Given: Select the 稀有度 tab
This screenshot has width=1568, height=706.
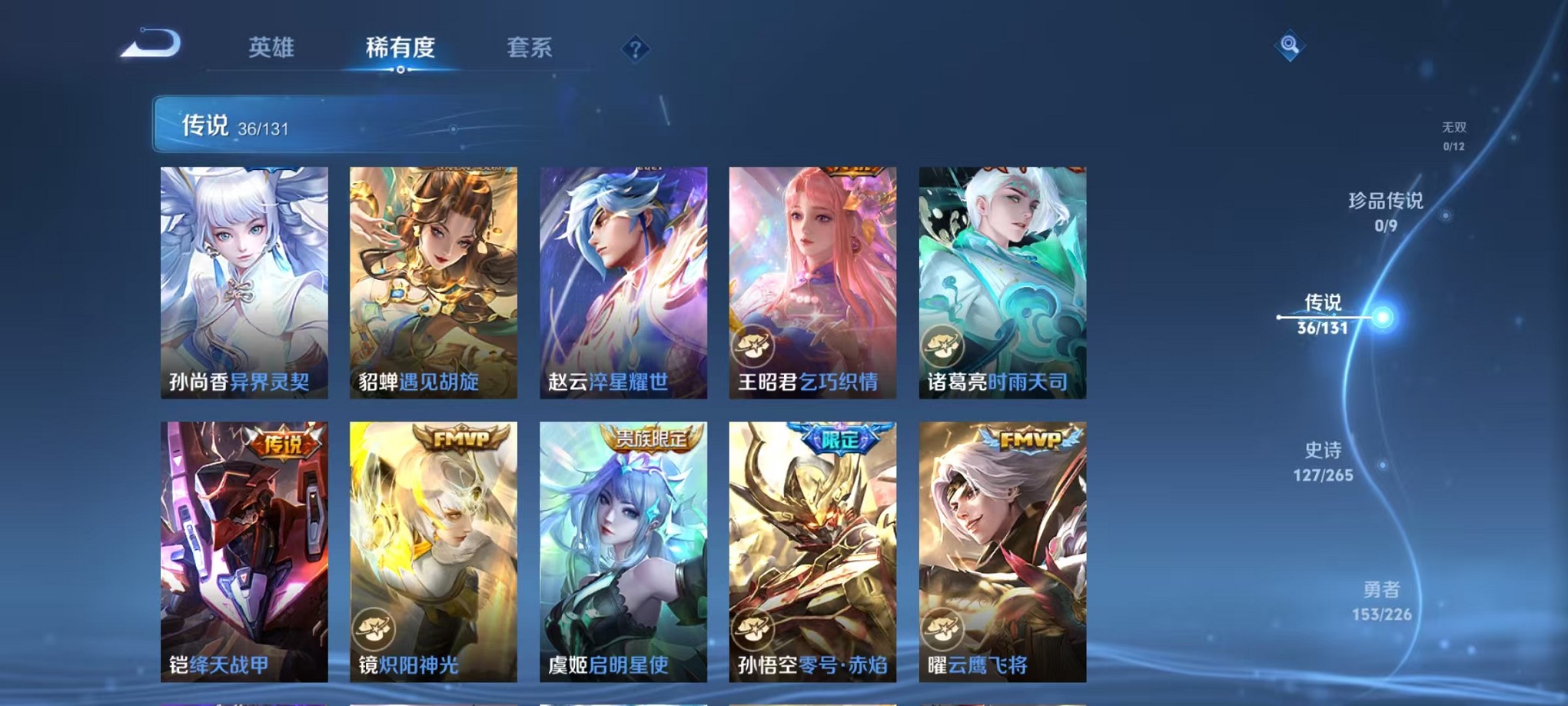Looking at the screenshot, I should (x=400, y=48).
